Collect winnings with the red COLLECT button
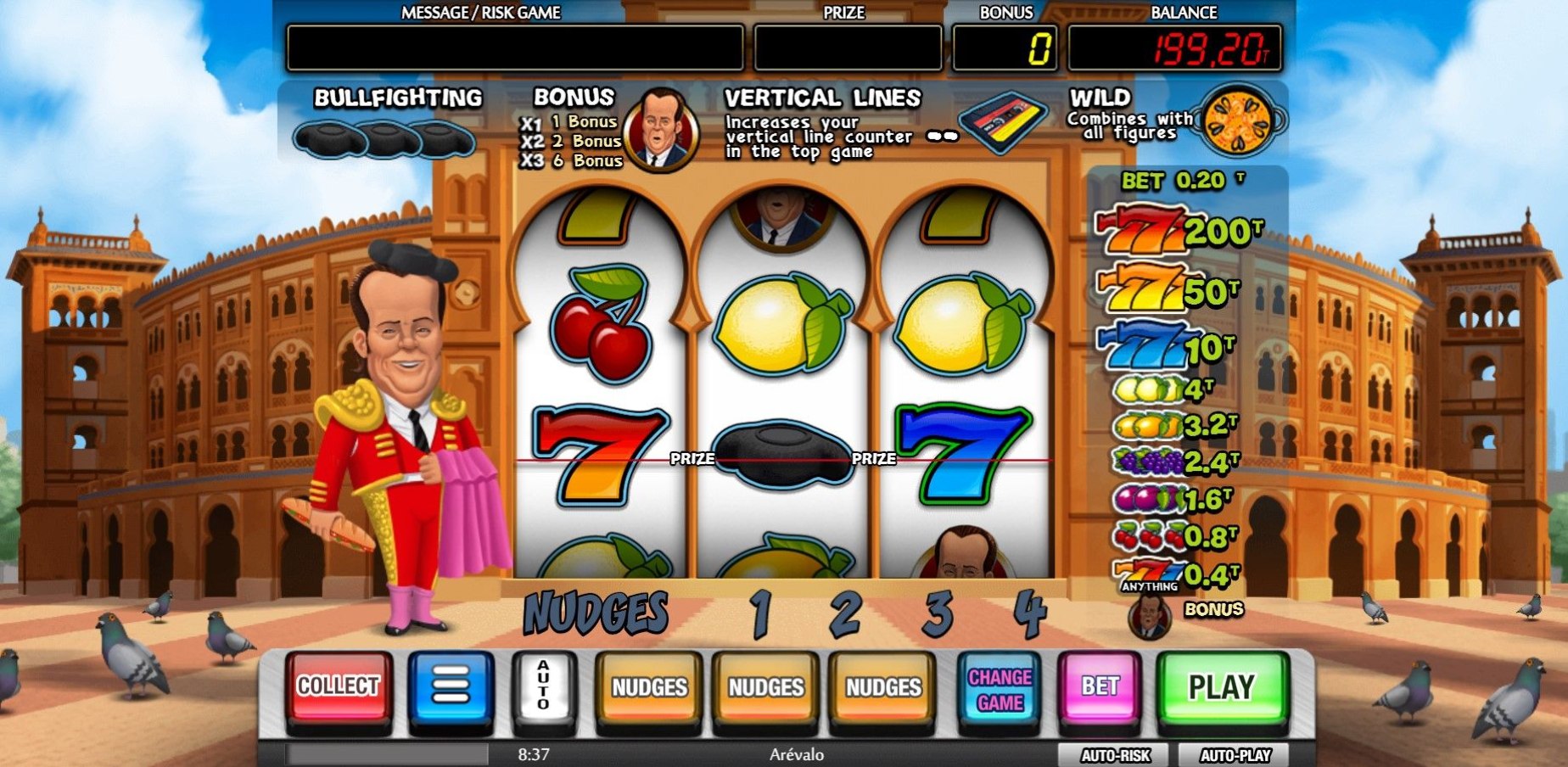The width and height of the screenshot is (1568, 767). (338, 687)
